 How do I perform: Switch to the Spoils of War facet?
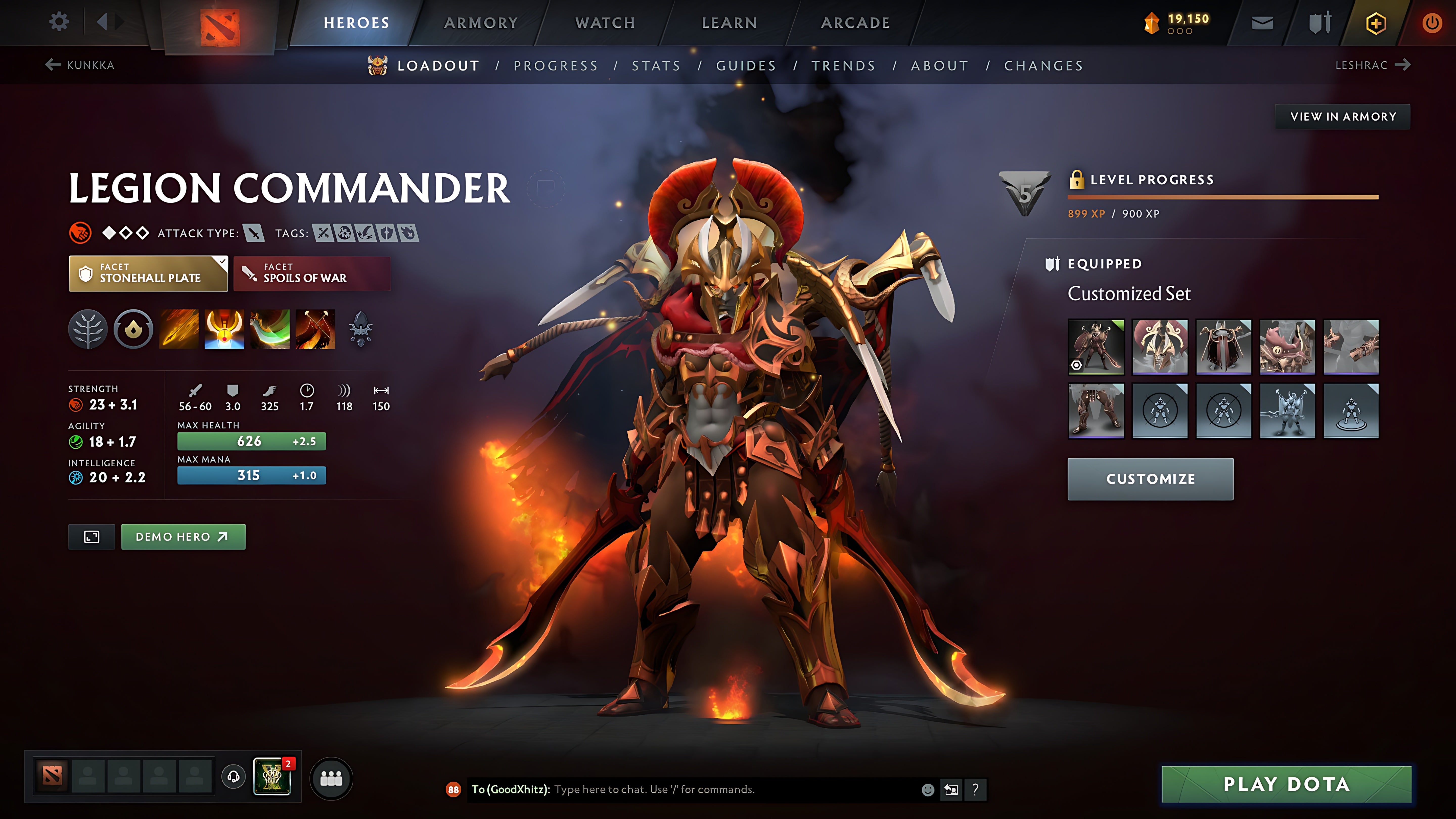[311, 274]
